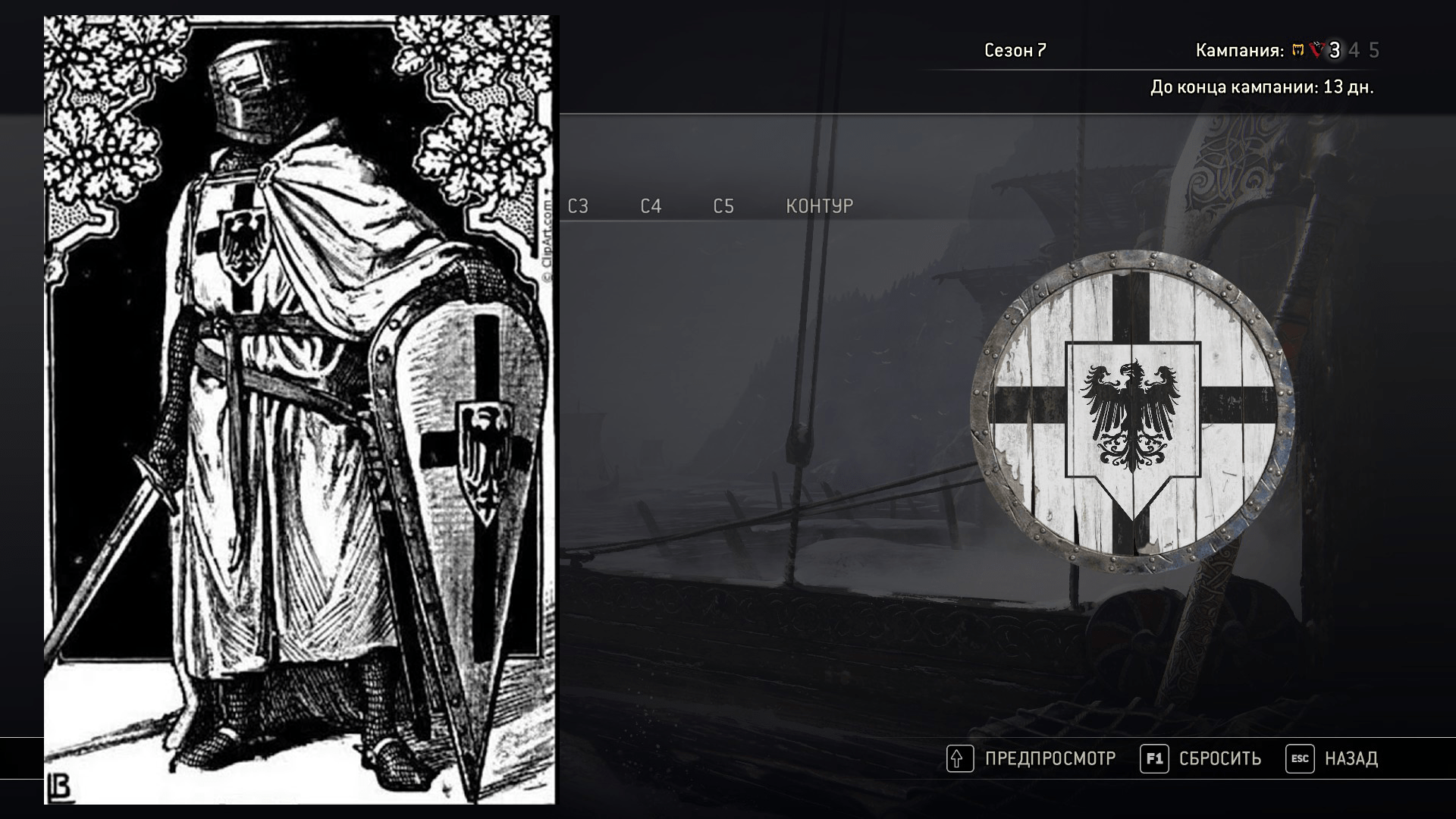The image size is (1456, 819).
Task: Reset the emblem with СБРОСИТЬ
Action: (x=1201, y=758)
